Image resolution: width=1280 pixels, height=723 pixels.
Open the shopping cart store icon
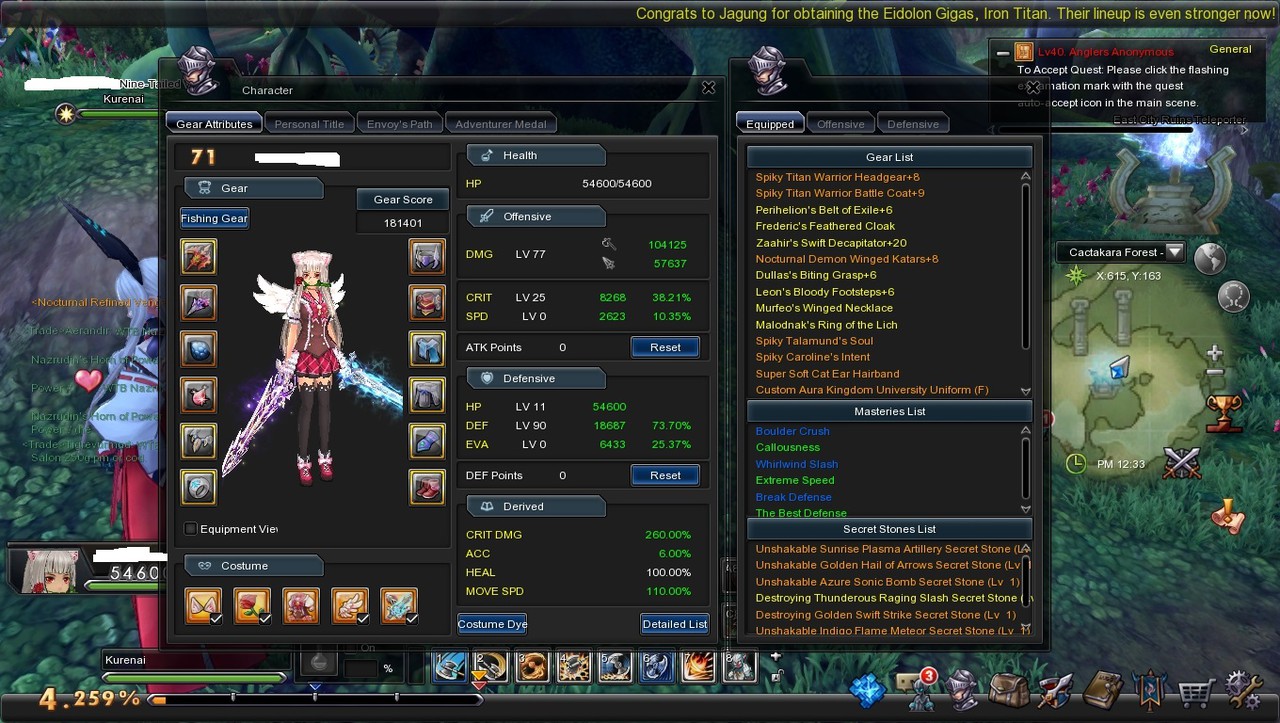pos(1195,690)
